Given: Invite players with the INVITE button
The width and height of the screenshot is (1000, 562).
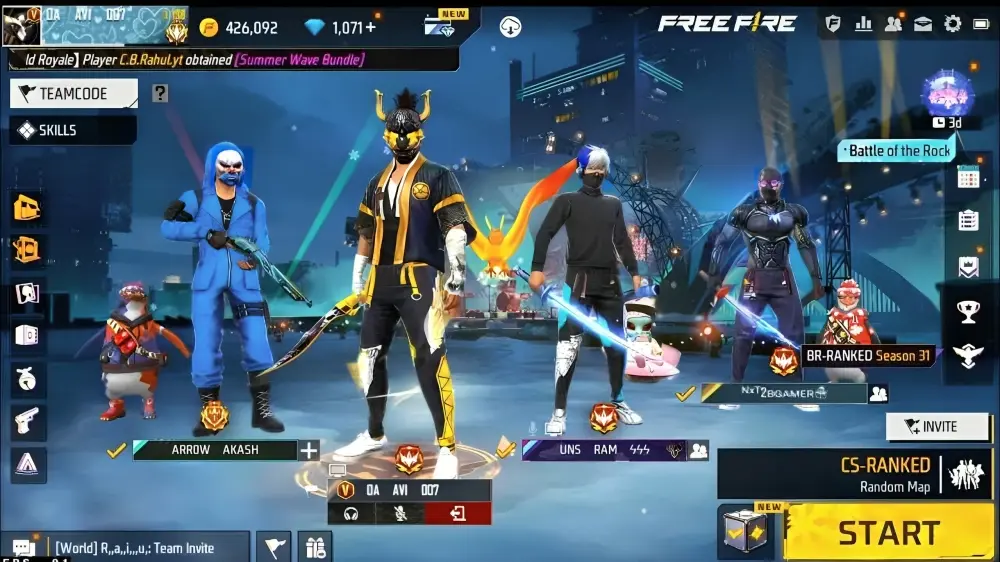Looking at the screenshot, I should (x=937, y=427).
